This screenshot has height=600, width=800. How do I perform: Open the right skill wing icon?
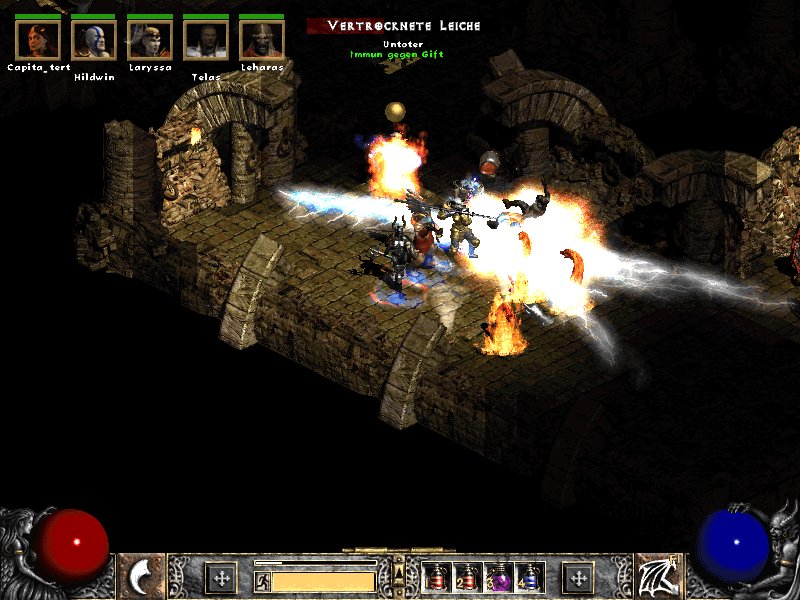658,577
